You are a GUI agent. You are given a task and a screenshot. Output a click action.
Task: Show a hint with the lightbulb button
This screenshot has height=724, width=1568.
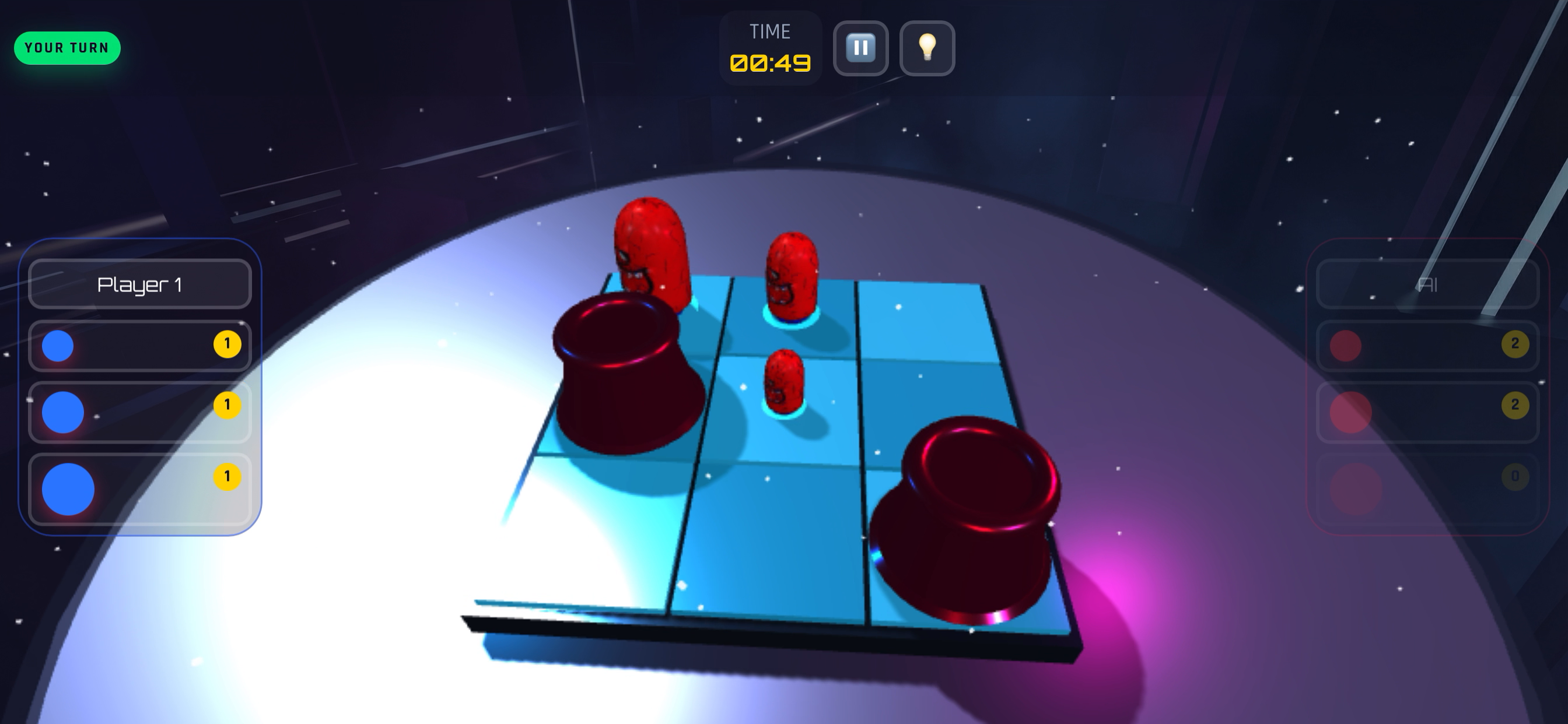[926, 48]
